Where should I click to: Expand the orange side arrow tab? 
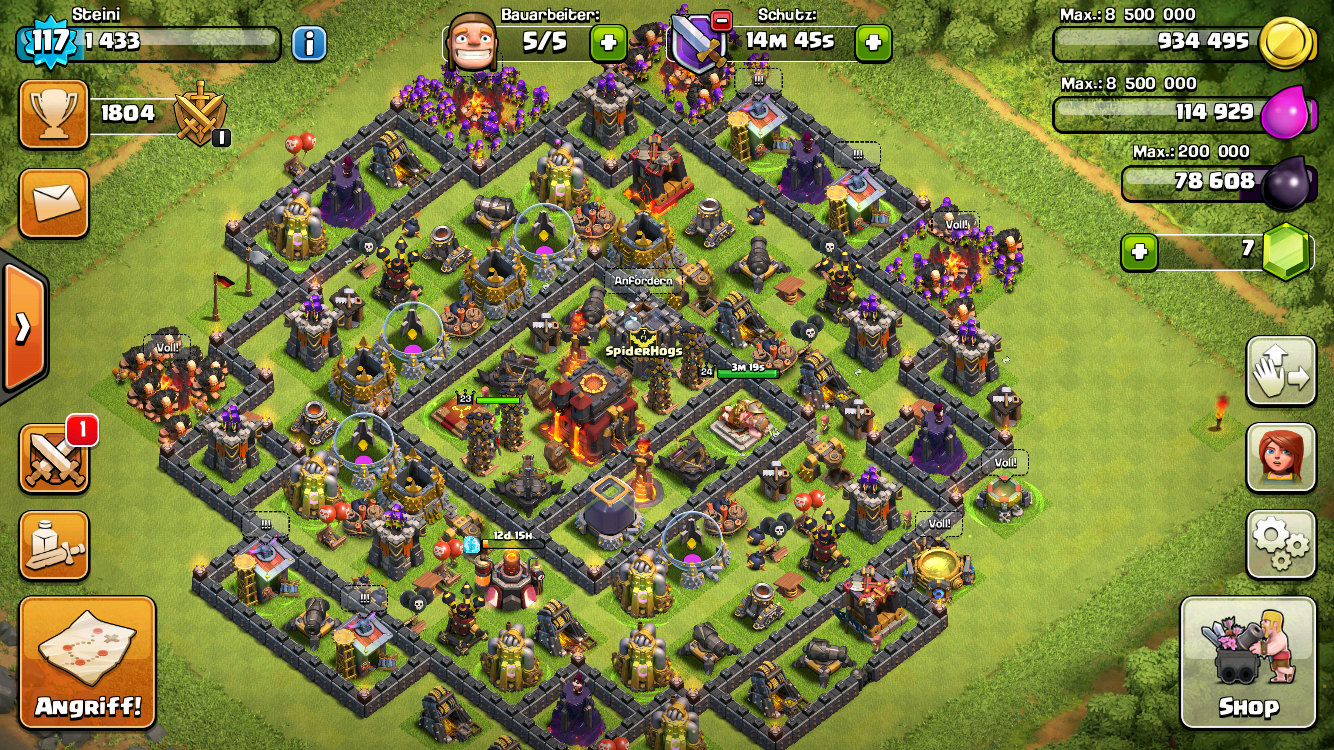coord(22,328)
